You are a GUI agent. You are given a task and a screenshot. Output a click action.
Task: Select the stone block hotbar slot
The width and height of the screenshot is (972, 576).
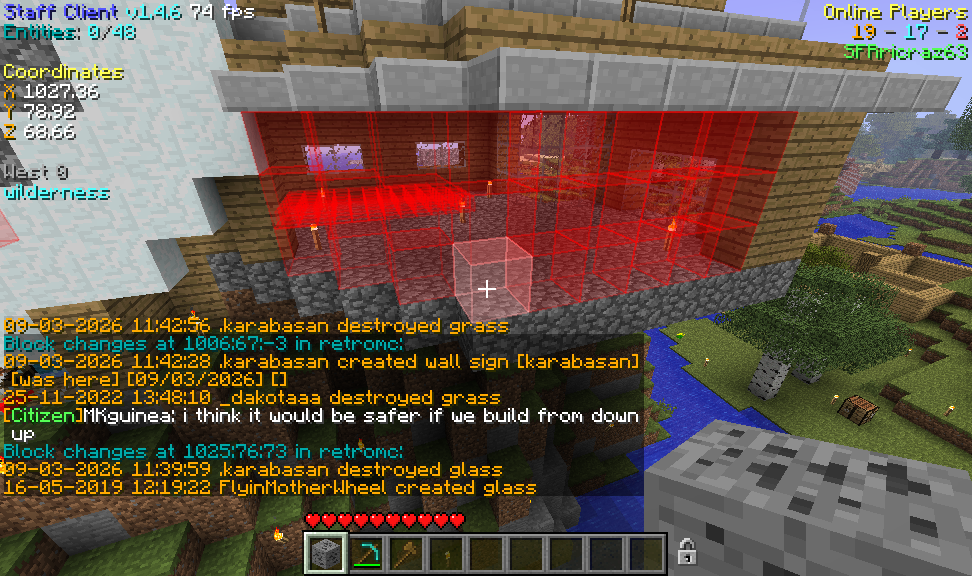pos(325,553)
